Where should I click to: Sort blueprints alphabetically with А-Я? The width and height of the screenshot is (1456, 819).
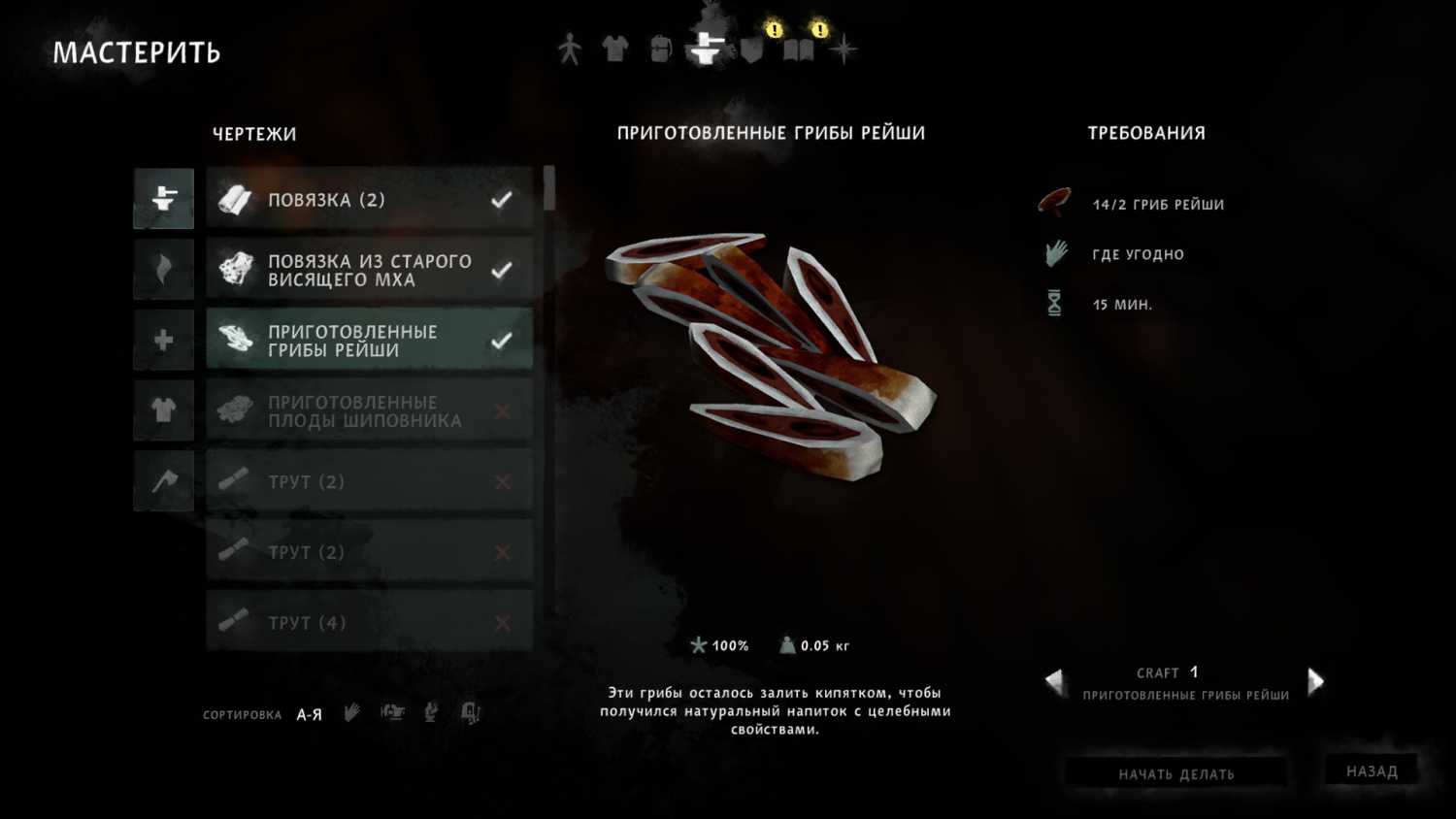coord(309,715)
